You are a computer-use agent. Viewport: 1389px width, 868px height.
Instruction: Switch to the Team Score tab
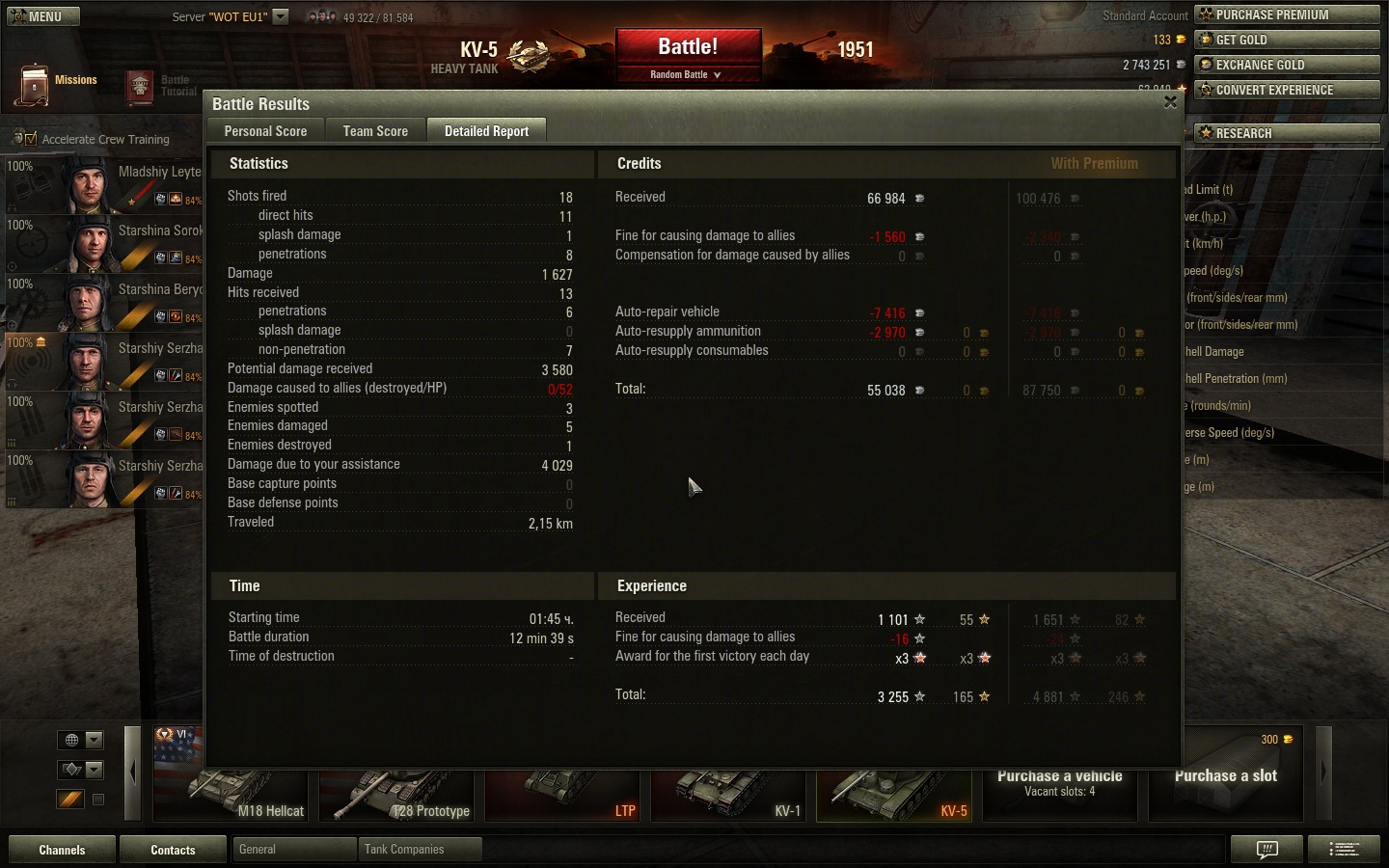(x=375, y=131)
